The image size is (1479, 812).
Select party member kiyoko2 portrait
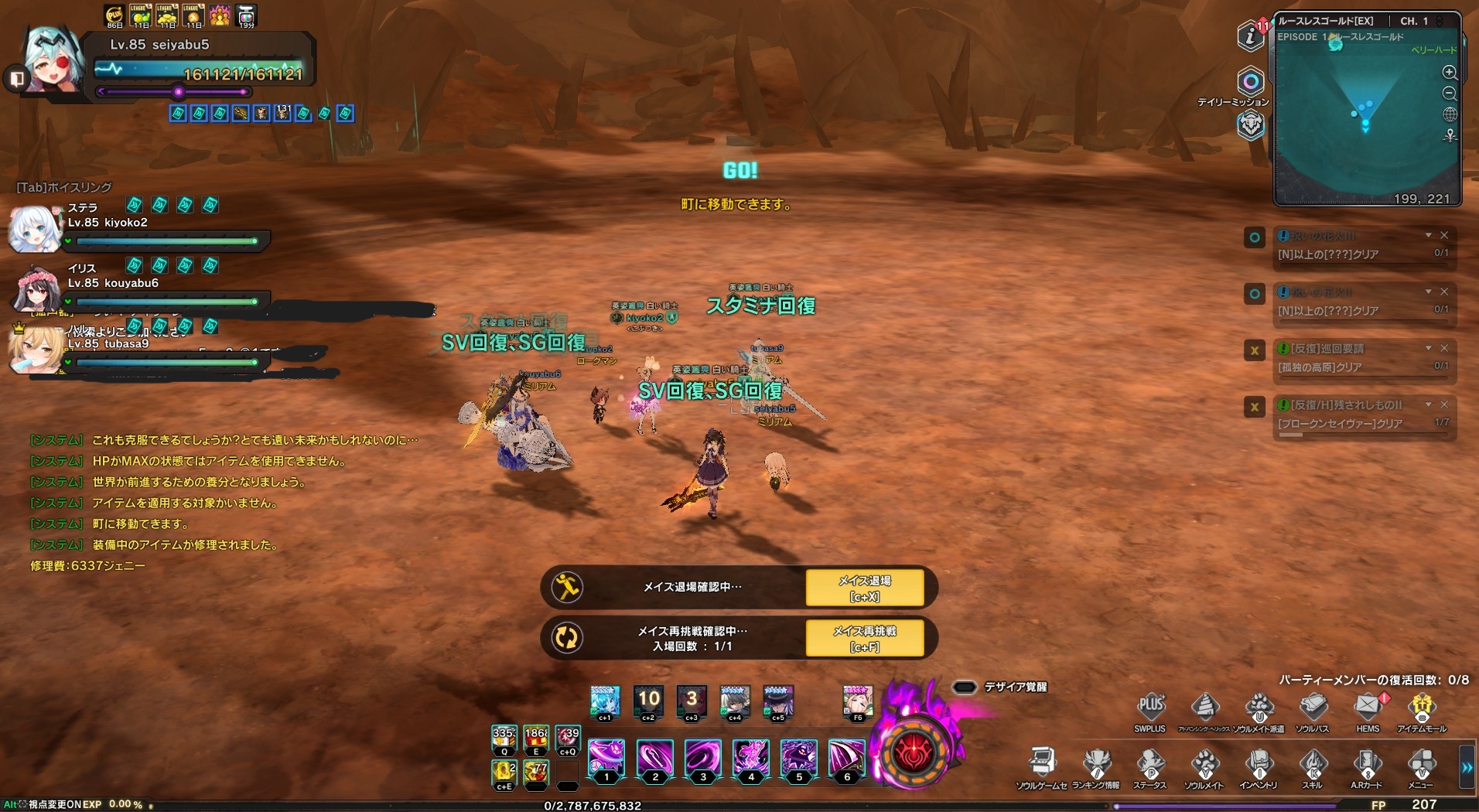click(34, 229)
